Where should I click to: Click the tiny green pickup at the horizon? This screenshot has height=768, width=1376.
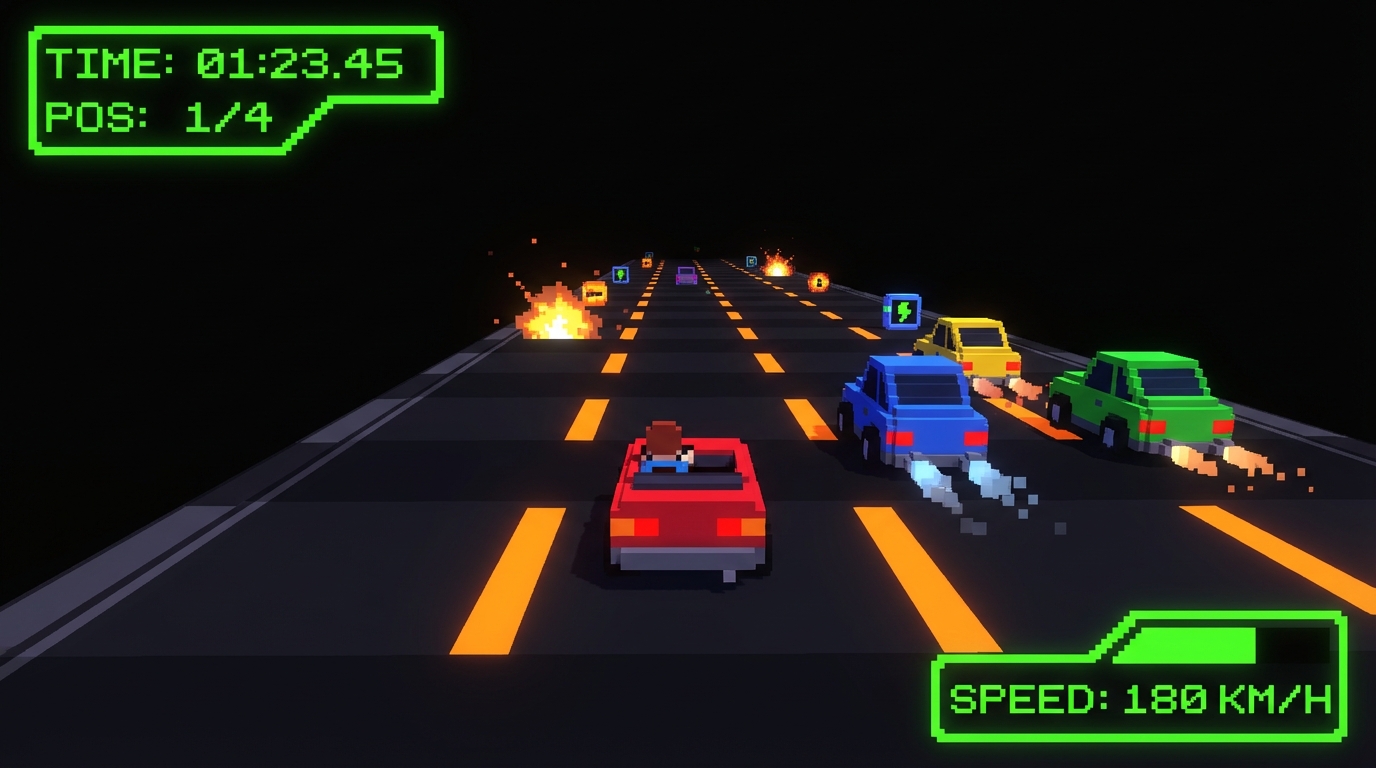(x=696, y=248)
